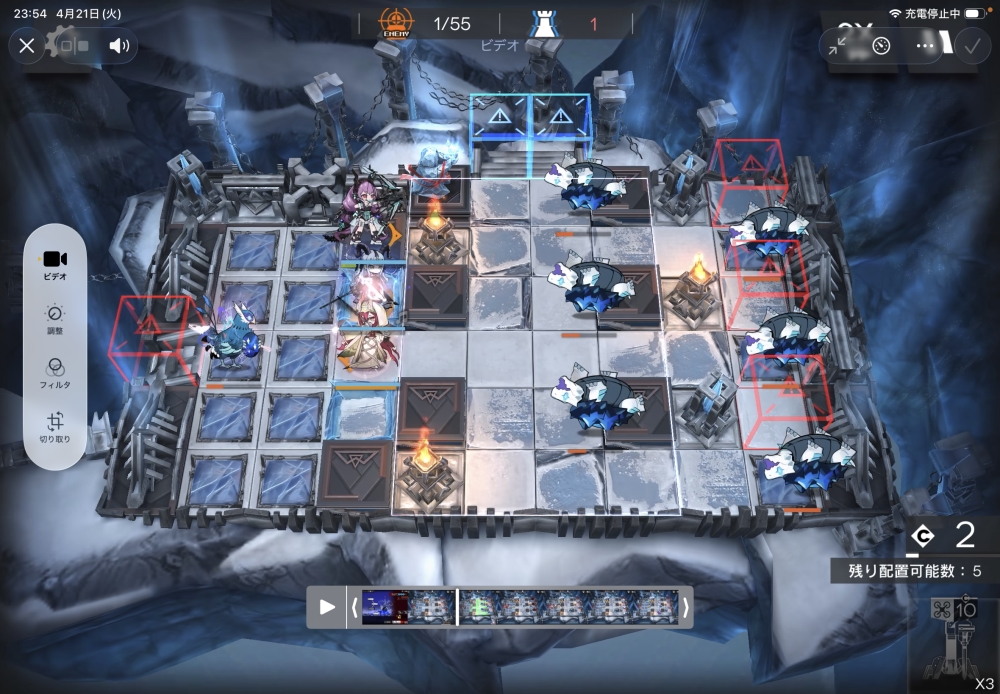Grab the left trim handle of timeline
The width and height of the screenshot is (1000, 694).
coord(354,607)
